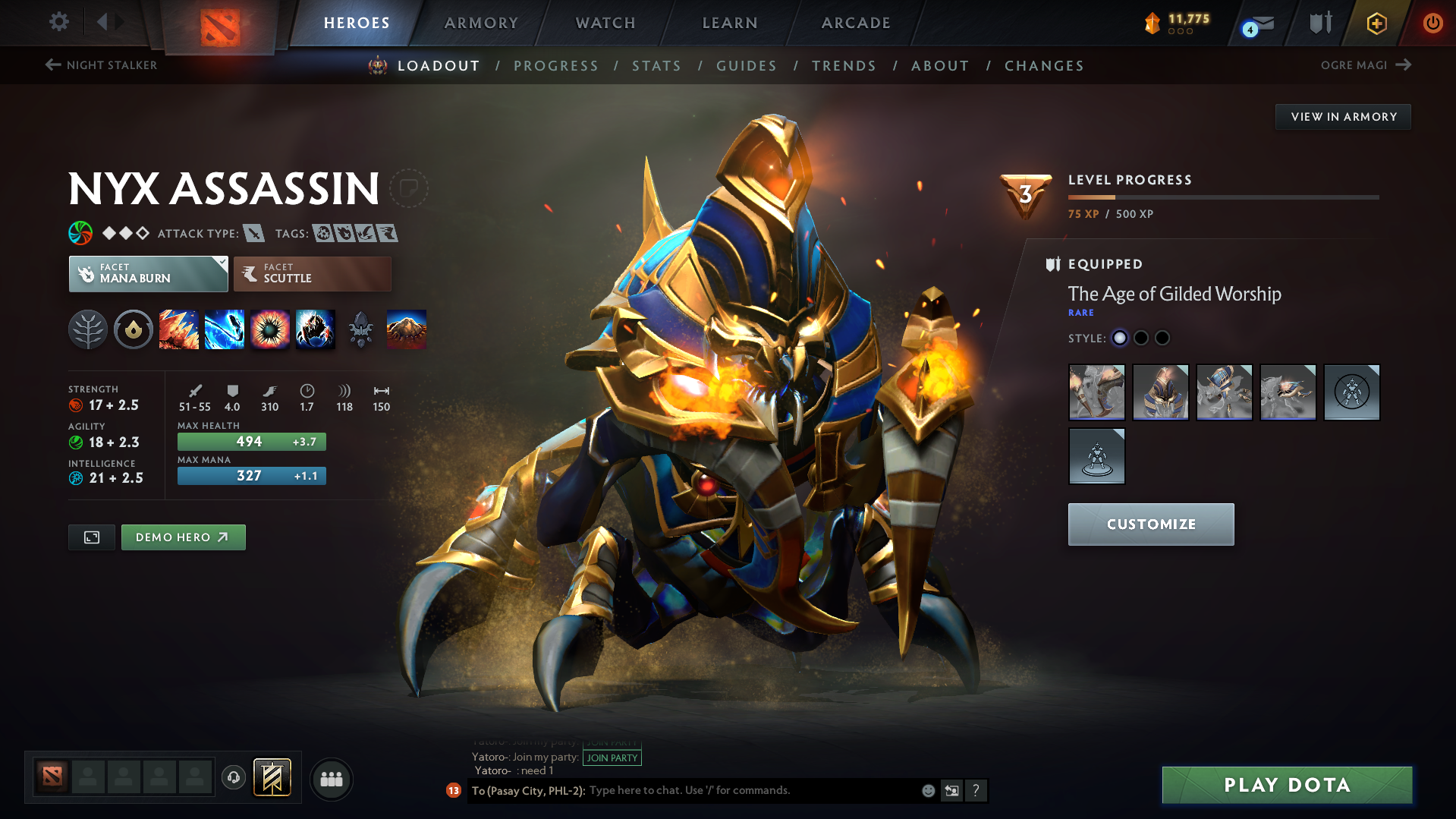Click the level progress XP bar
The width and height of the screenshot is (1456, 819).
[x=1222, y=197]
